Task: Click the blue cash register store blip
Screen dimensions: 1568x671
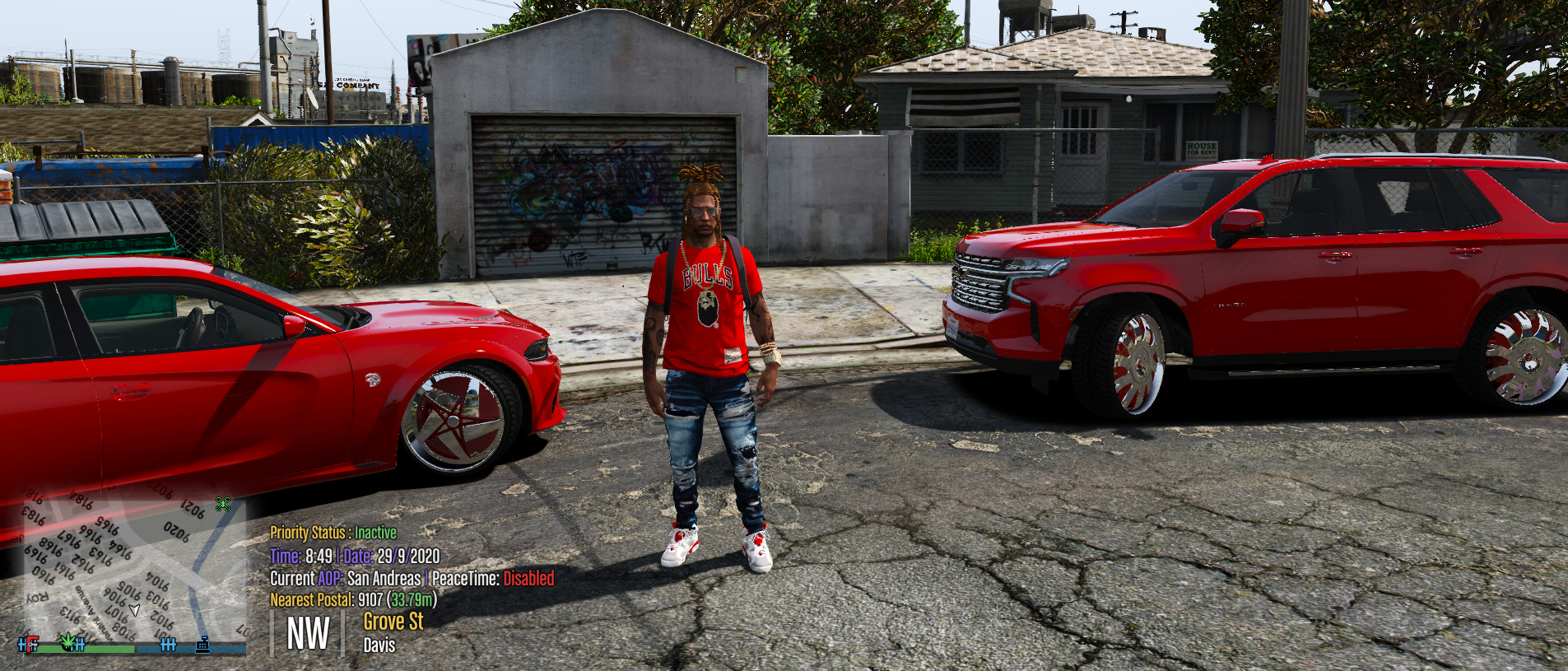Action: [x=204, y=645]
